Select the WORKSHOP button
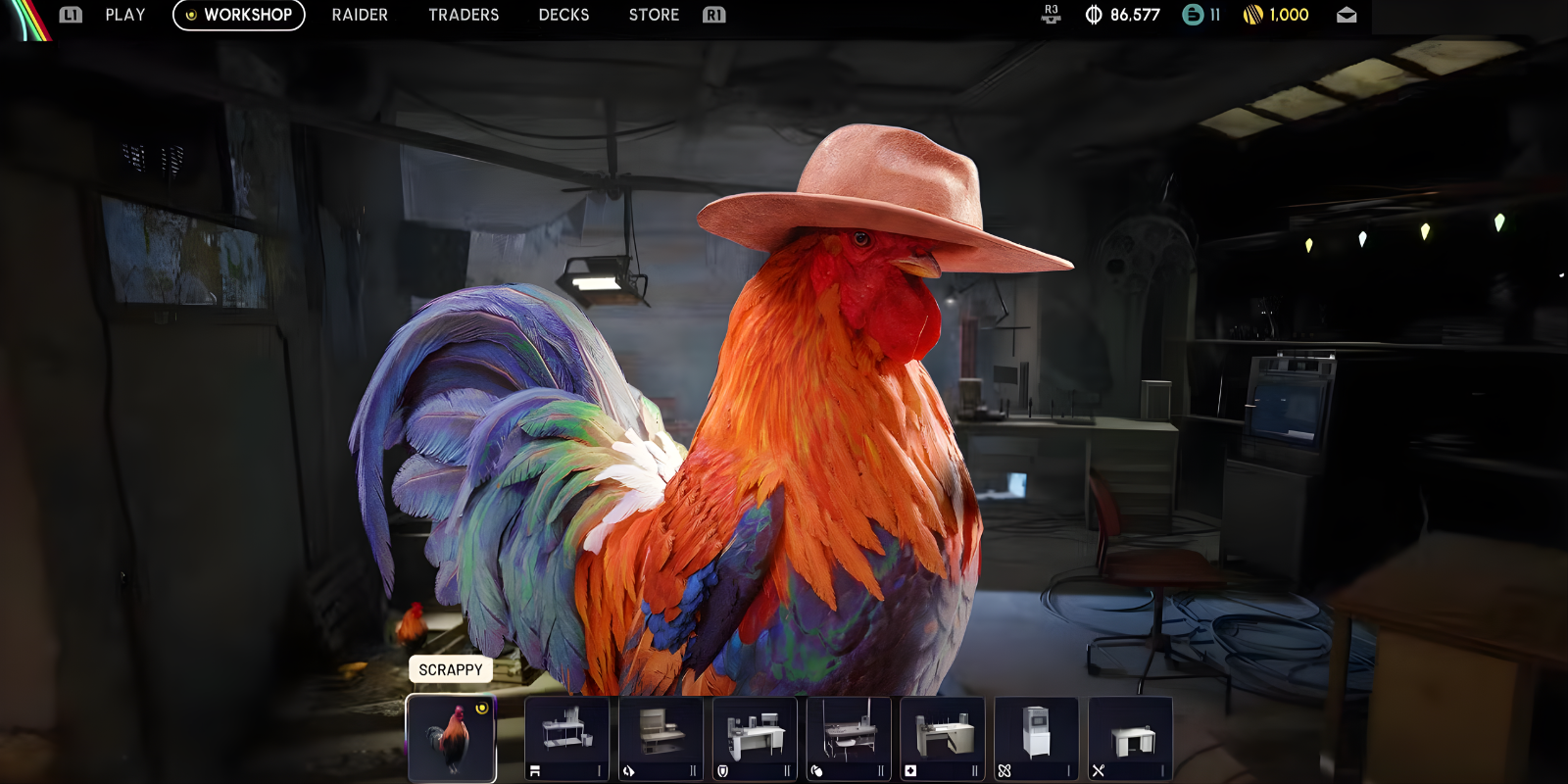The image size is (1568, 784). [238, 15]
